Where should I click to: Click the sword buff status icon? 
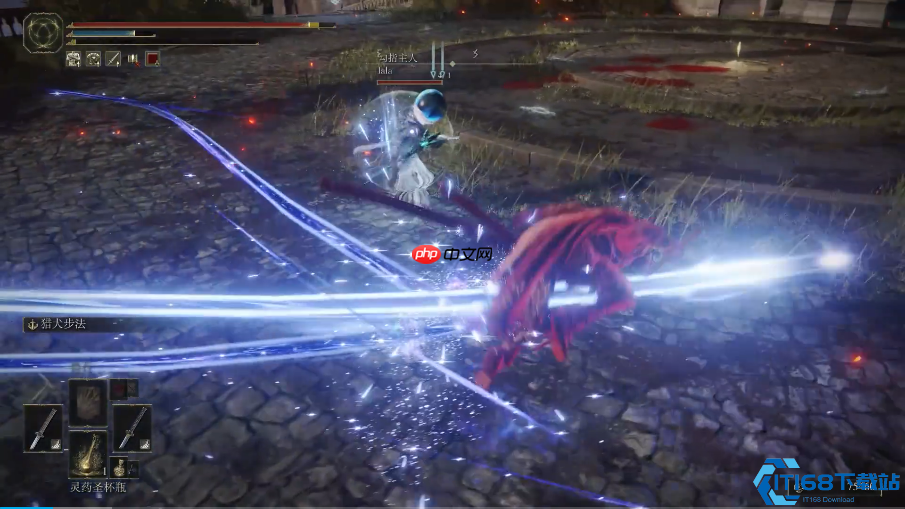pos(113,59)
